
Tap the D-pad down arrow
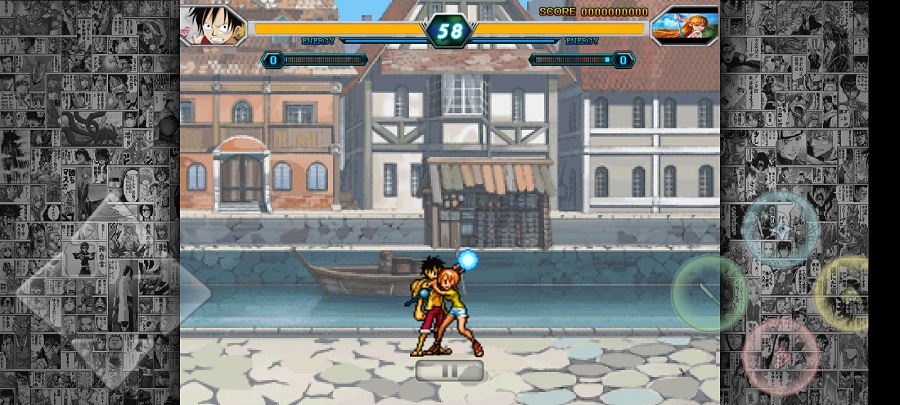[x=112, y=360]
